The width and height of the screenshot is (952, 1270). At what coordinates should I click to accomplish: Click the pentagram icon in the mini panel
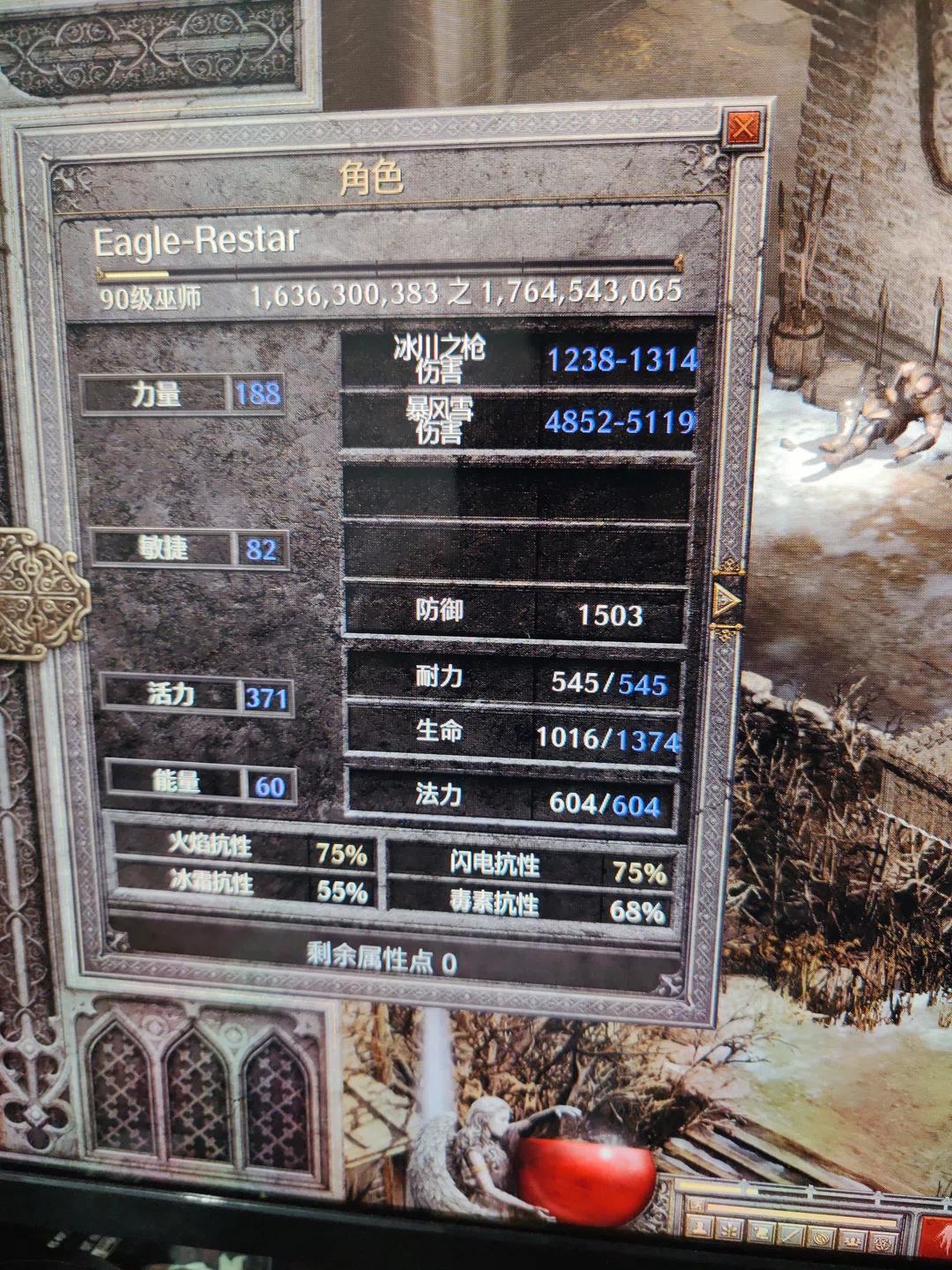point(882,1244)
